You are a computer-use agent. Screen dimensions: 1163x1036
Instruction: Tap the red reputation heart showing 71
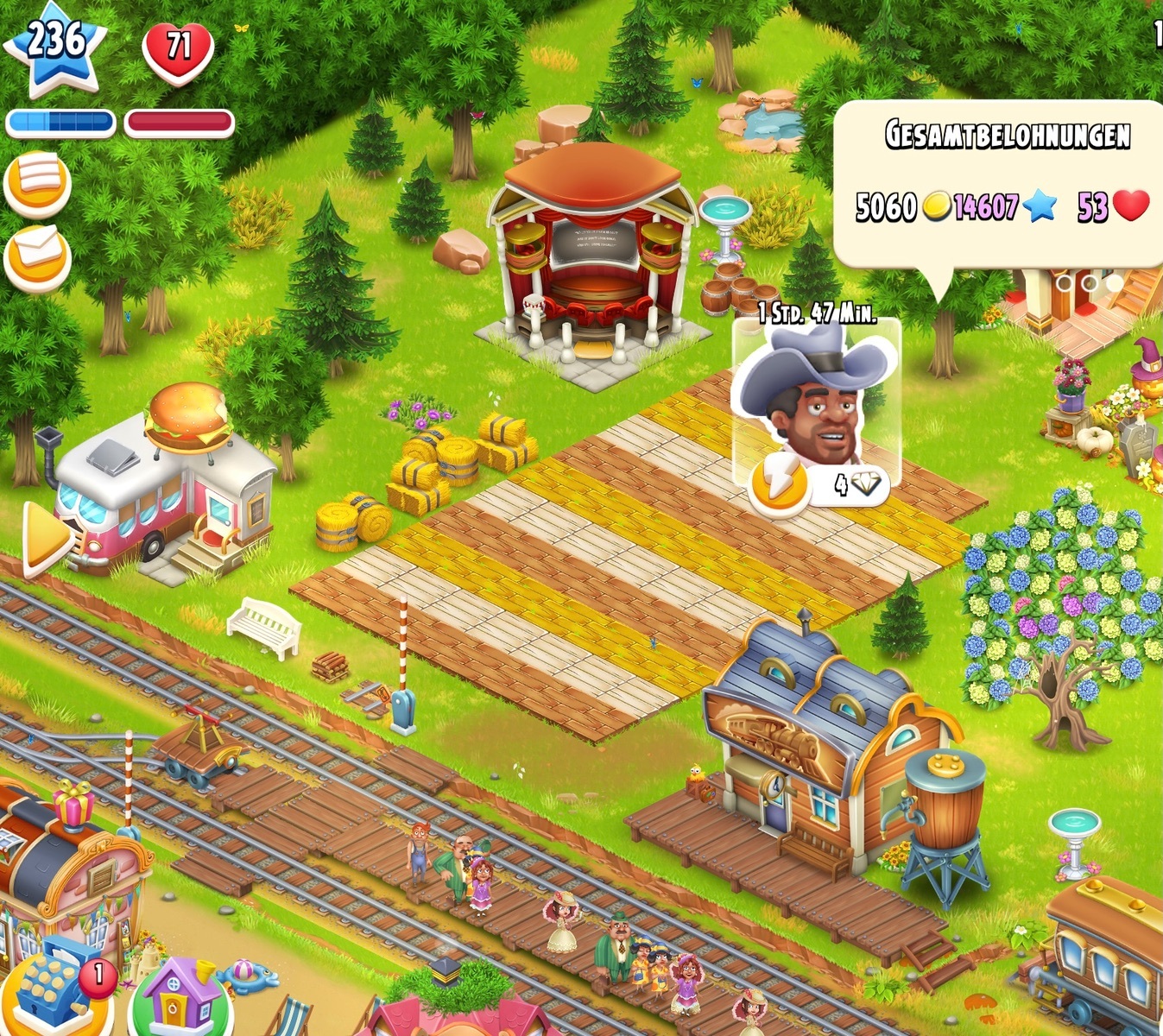coord(178,51)
